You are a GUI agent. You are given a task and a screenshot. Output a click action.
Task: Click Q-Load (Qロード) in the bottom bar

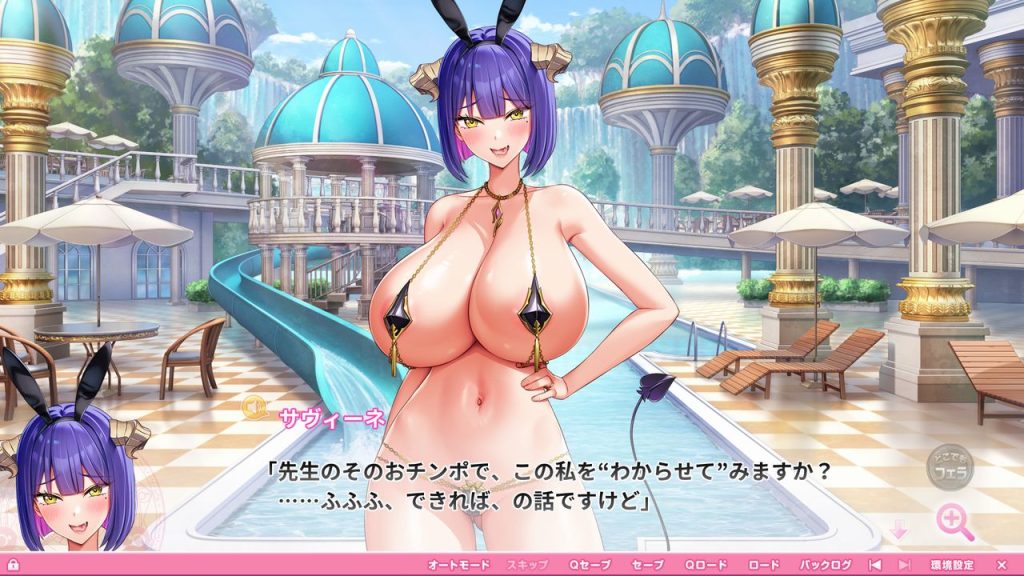(706, 565)
